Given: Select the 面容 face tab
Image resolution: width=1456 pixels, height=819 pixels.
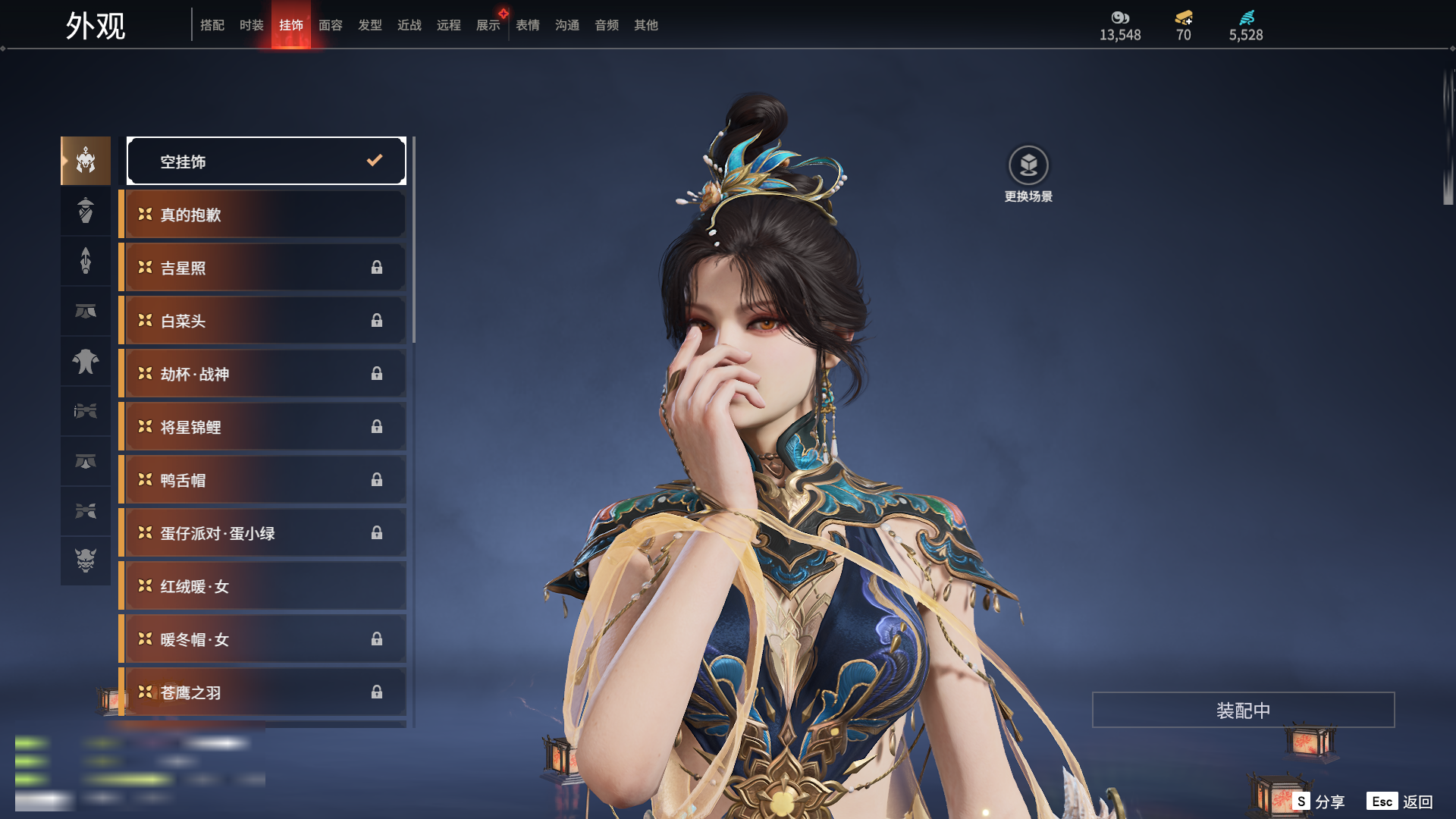Looking at the screenshot, I should click(331, 25).
